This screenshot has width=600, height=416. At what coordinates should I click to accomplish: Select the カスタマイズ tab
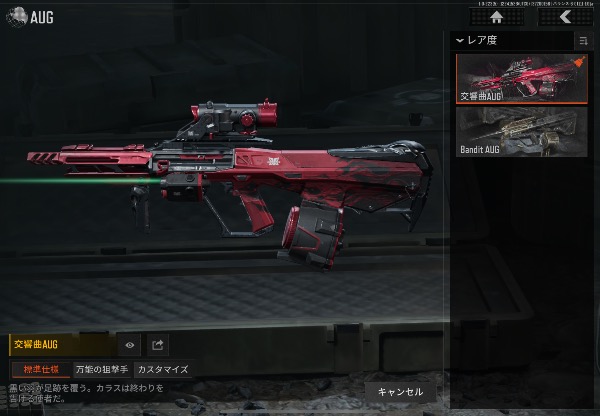[162, 369]
